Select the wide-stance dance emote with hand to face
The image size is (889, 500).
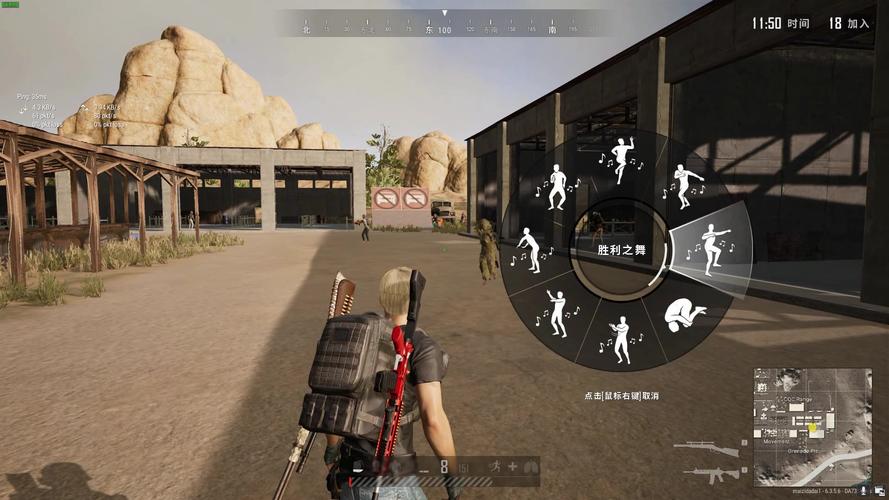pyautogui.click(x=556, y=186)
